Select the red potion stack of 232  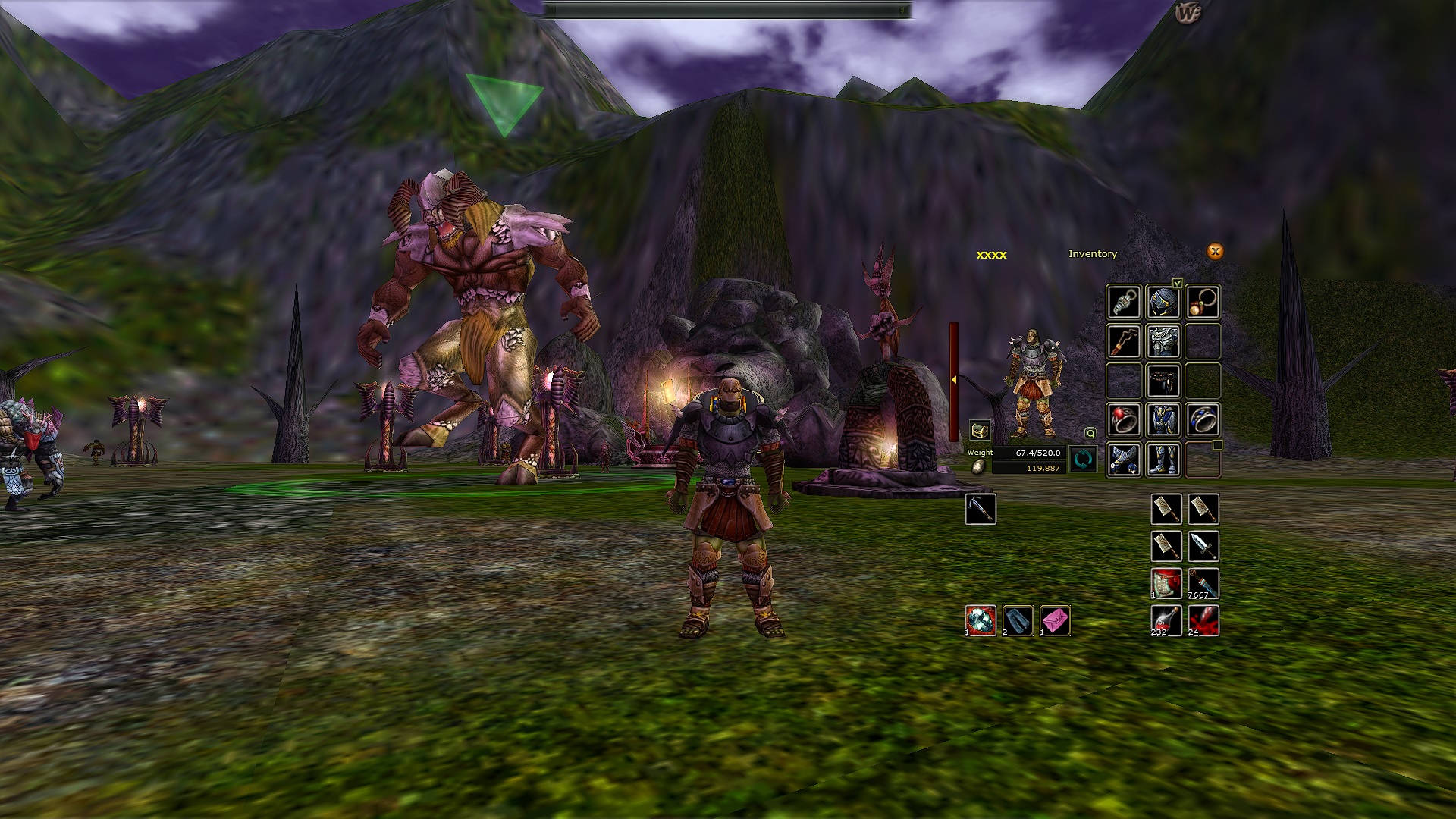tap(1166, 620)
